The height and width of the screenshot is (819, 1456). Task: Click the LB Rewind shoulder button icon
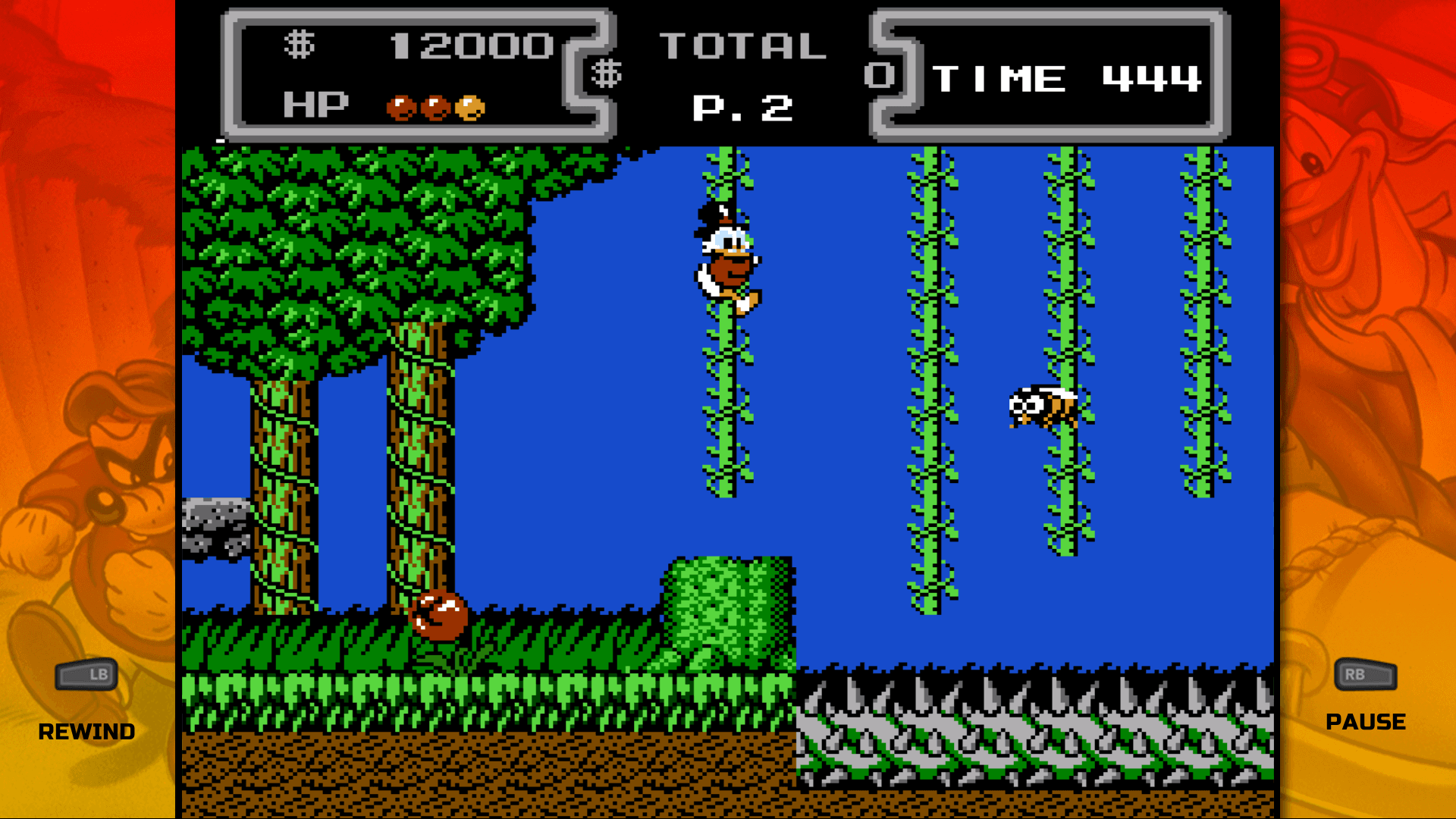(86, 675)
